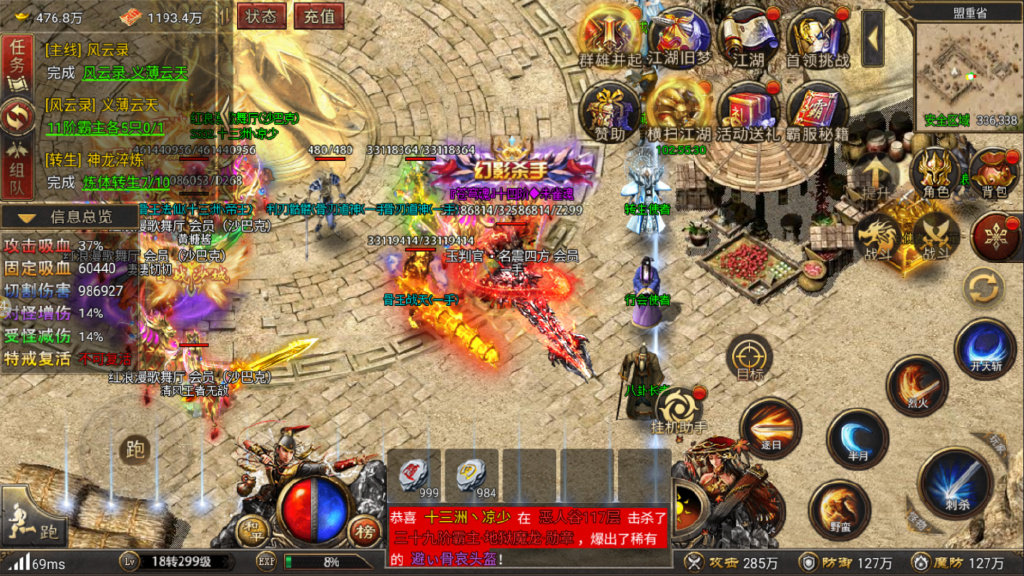Open the 首领挑战 boss challenge icon

point(817,35)
